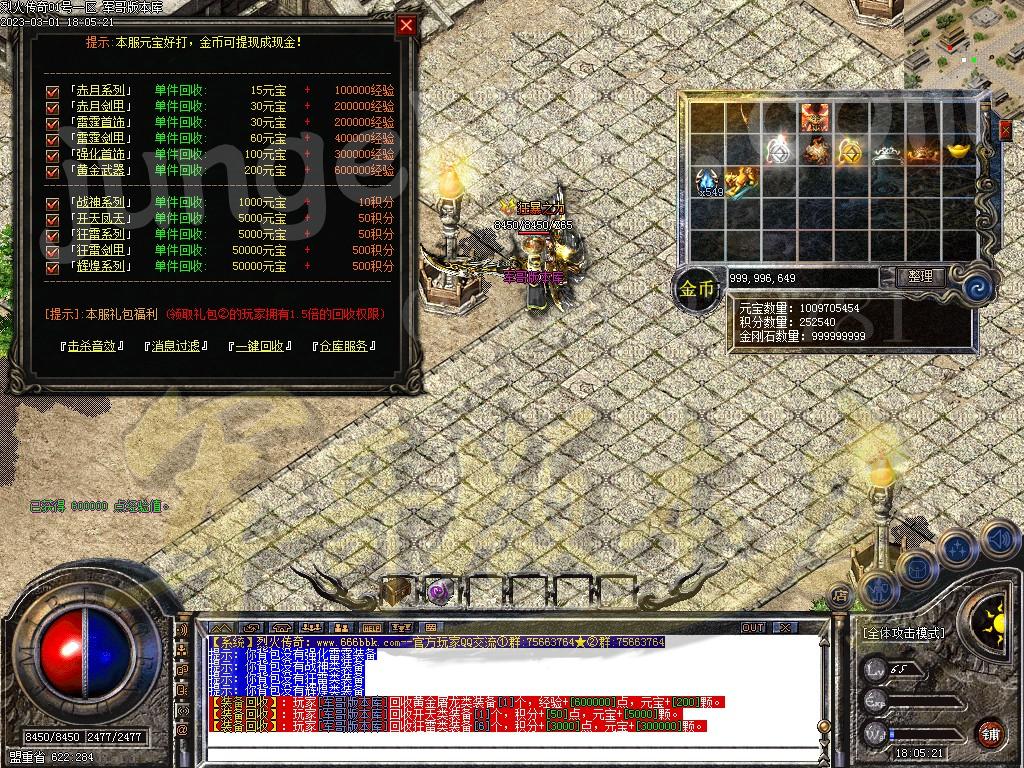Select the gold ingot item in bag
The image size is (1024, 768).
click(962, 150)
